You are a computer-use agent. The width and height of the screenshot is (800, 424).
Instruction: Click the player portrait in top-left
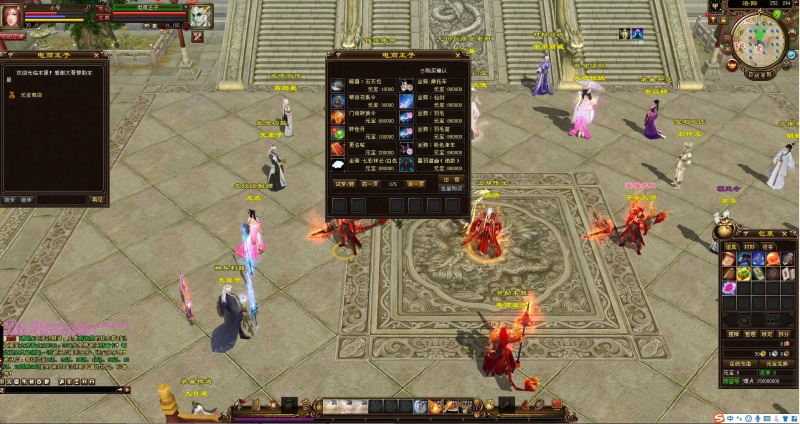click(14, 15)
